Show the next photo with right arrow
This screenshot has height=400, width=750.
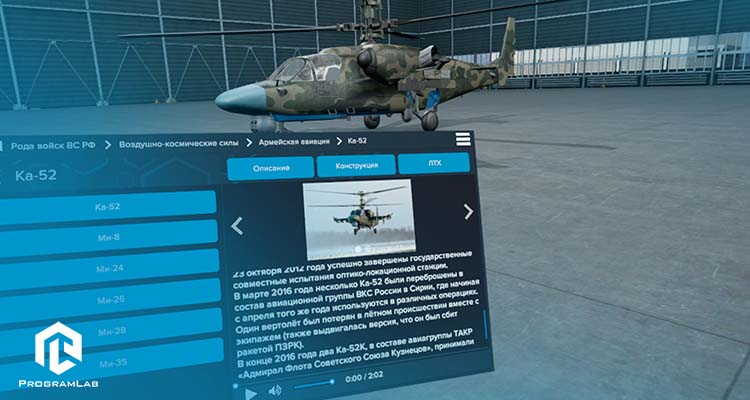[x=468, y=211]
